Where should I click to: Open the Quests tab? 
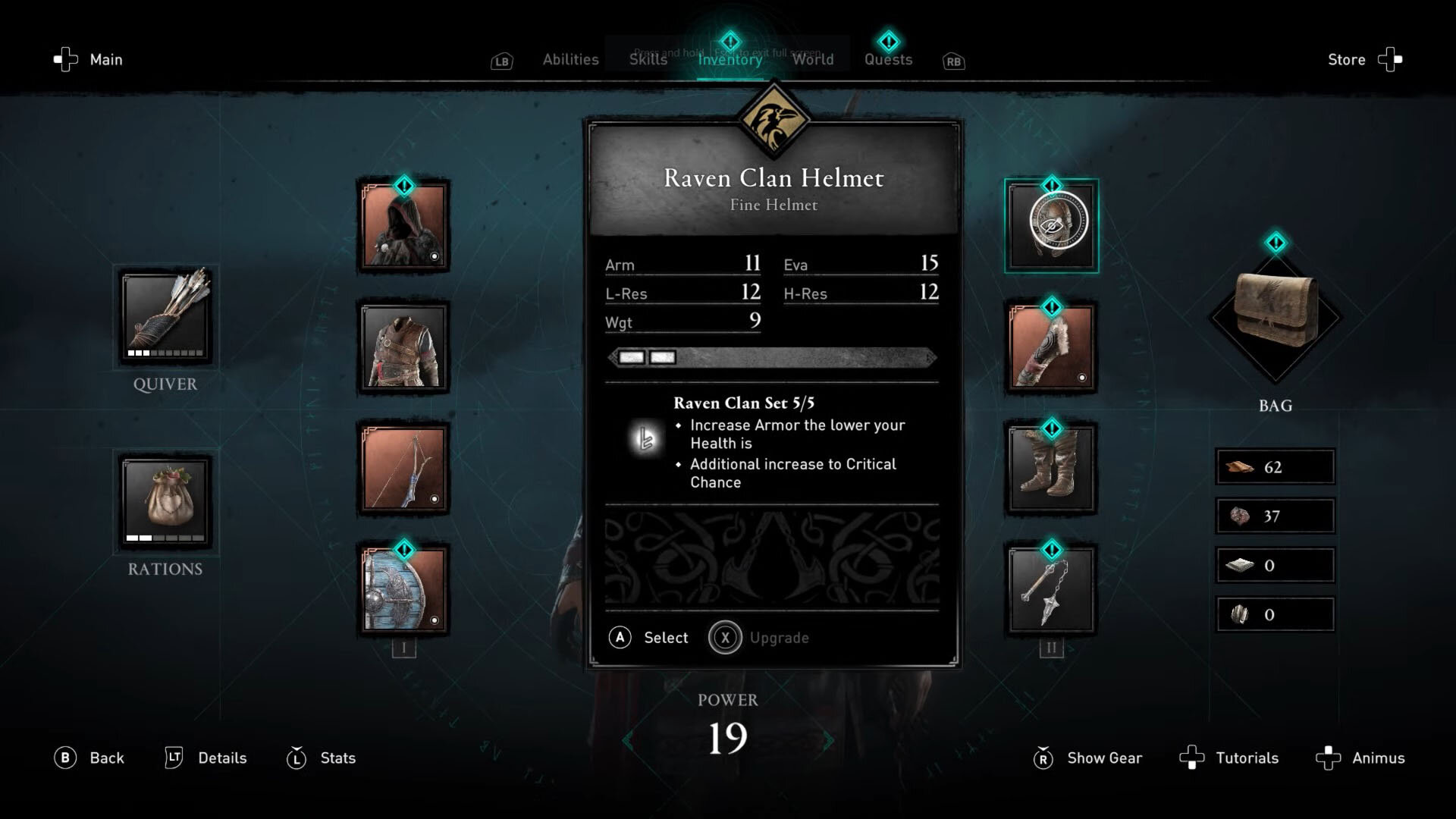pyautogui.click(x=888, y=59)
